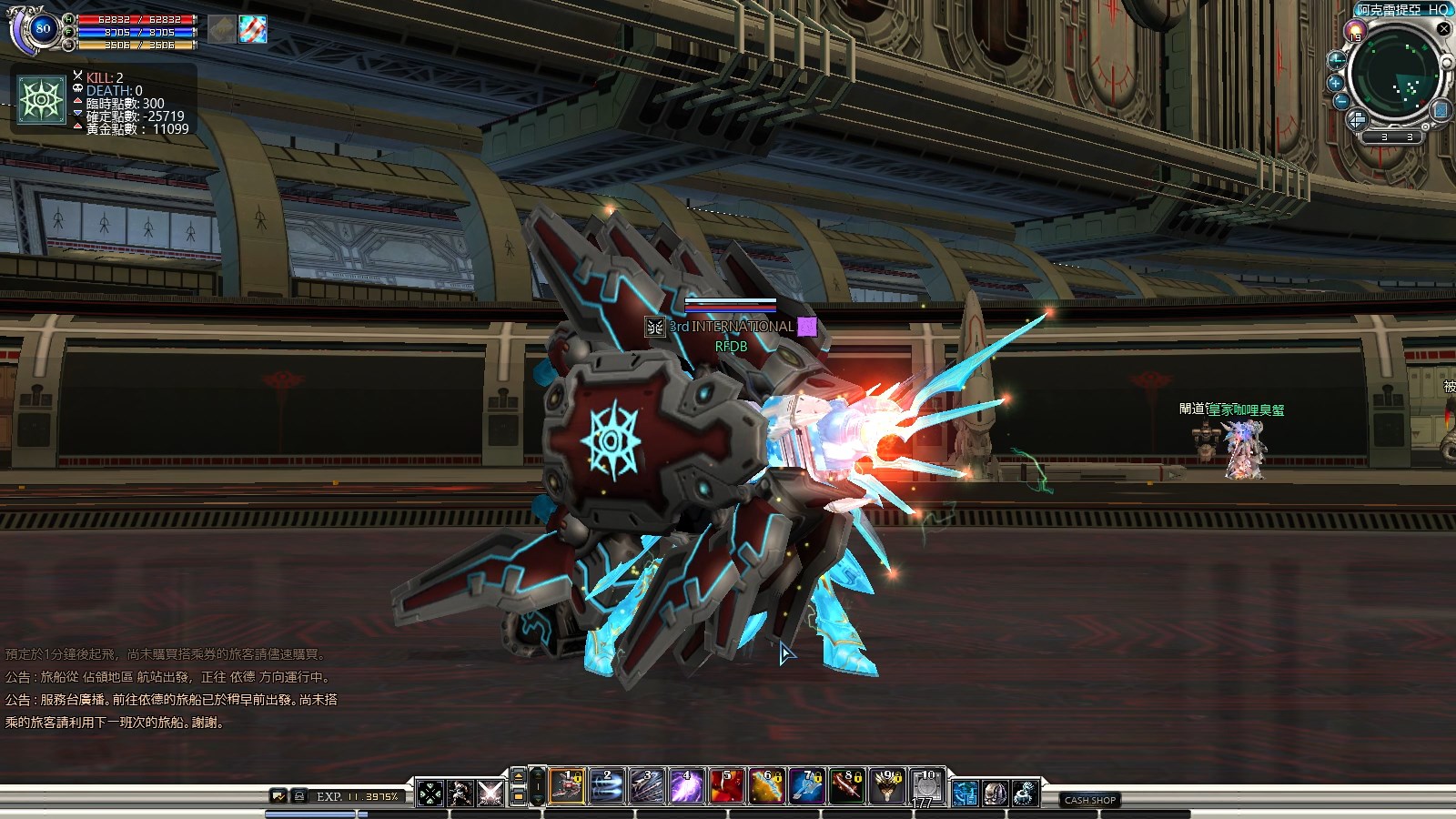The image size is (1456, 819).
Task: Activate the blue streak skill in slot 2
Action: pos(608,787)
